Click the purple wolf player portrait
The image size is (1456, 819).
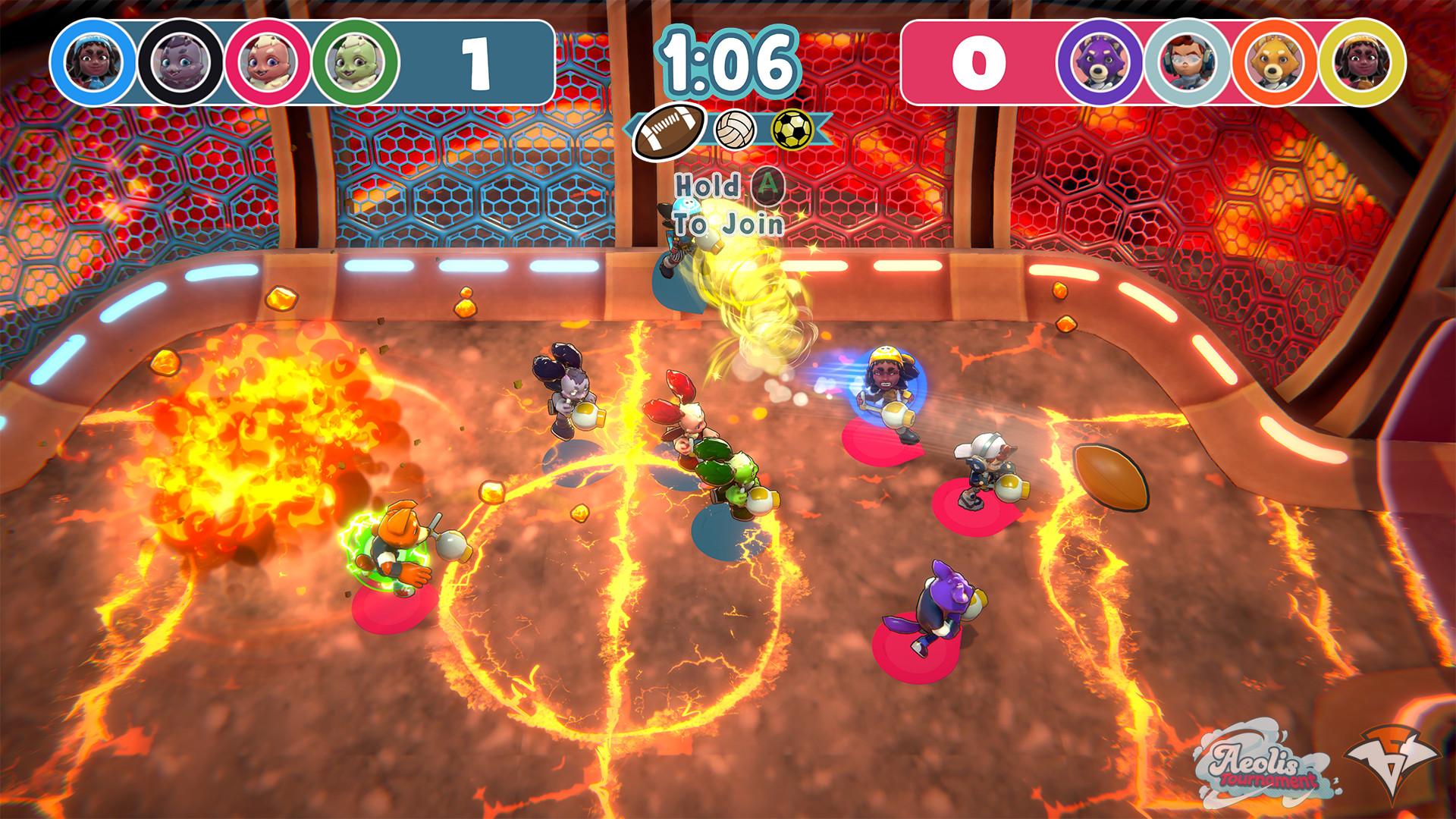click(1100, 61)
